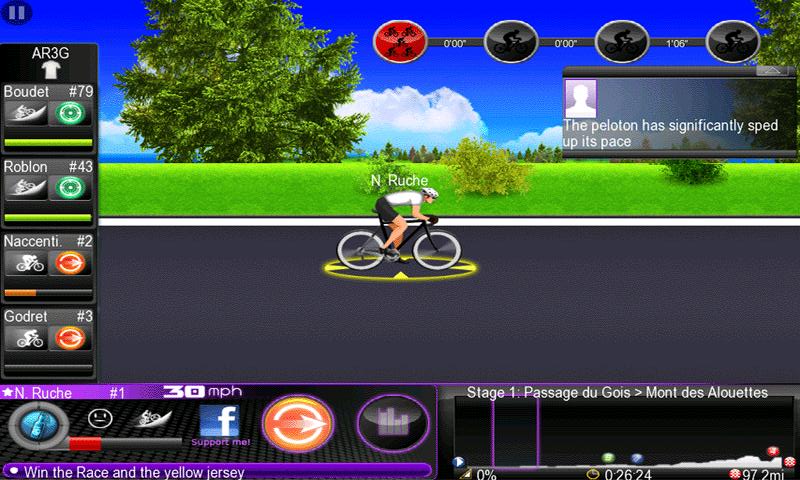Change Godret's cyclist stance icon
800x480 pixels.
(26, 338)
